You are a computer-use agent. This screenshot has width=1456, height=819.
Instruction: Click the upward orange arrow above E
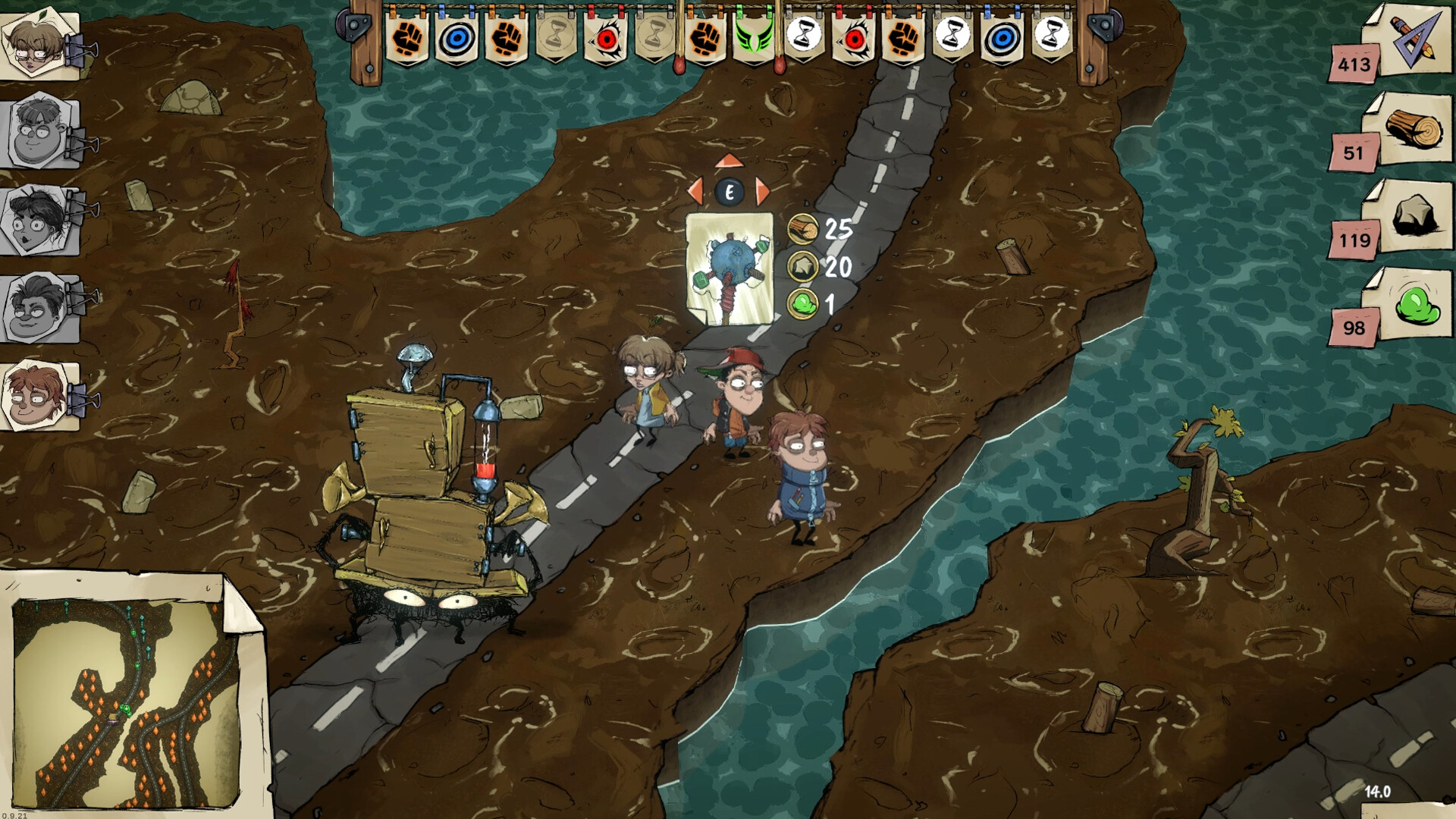pos(730,161)
